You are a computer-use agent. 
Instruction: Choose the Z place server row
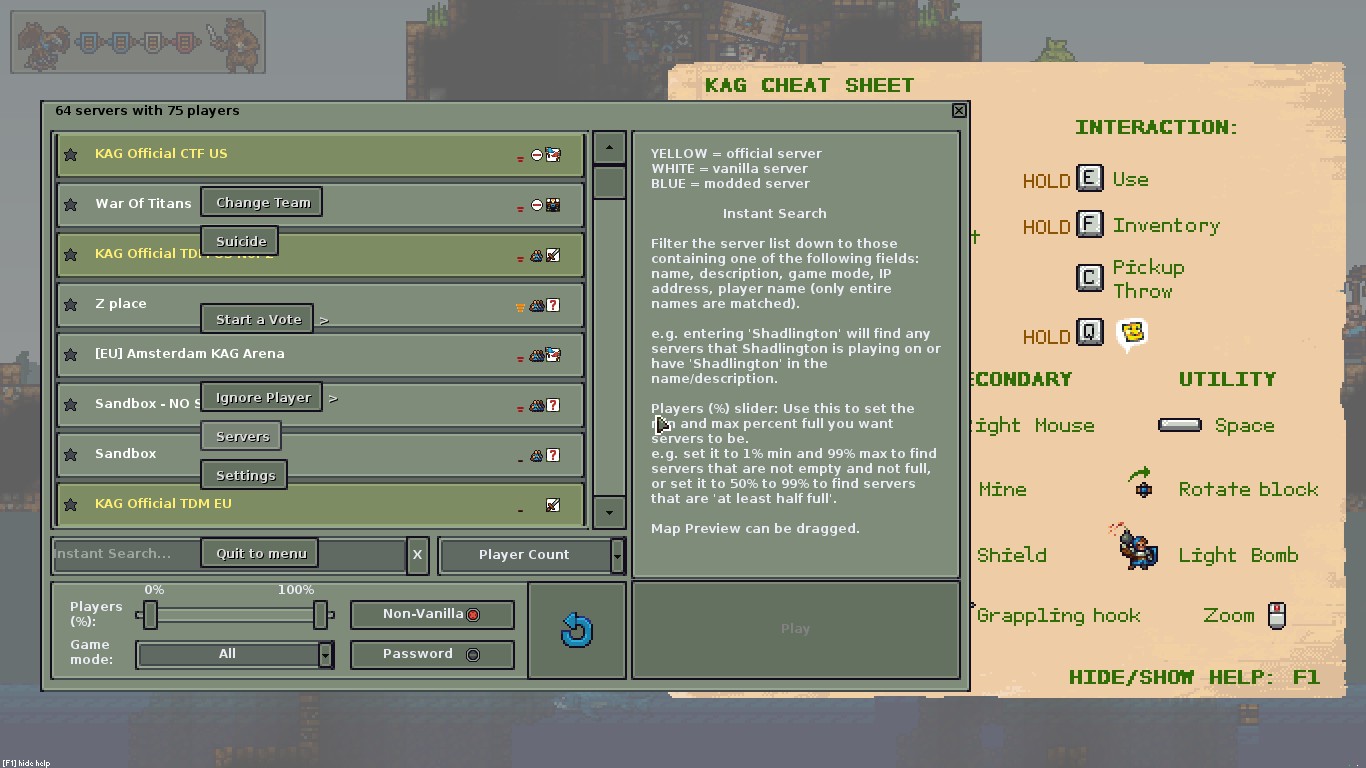click(400, 304)
